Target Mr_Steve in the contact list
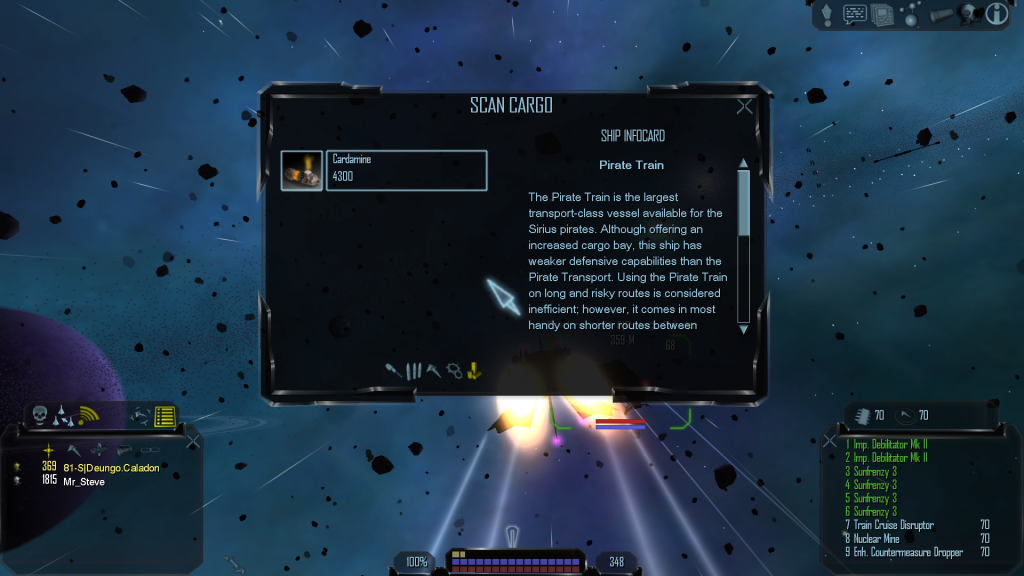The height and width of the screenshot is (576, 1024). click(x=84, y=481)
